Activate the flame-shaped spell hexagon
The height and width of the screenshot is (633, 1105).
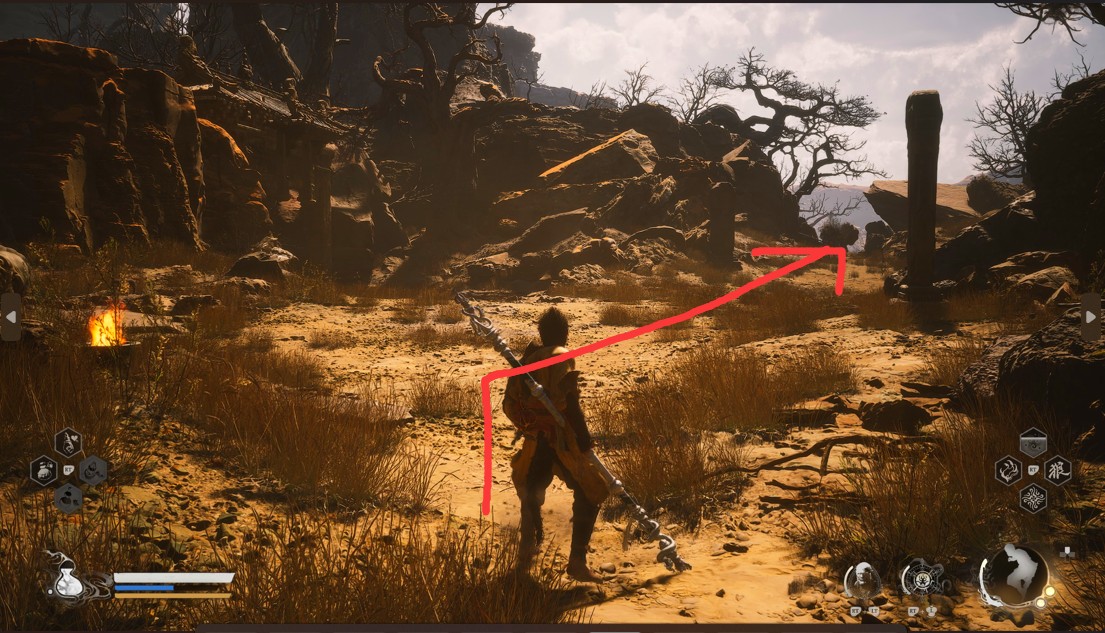coord(1008,469)
